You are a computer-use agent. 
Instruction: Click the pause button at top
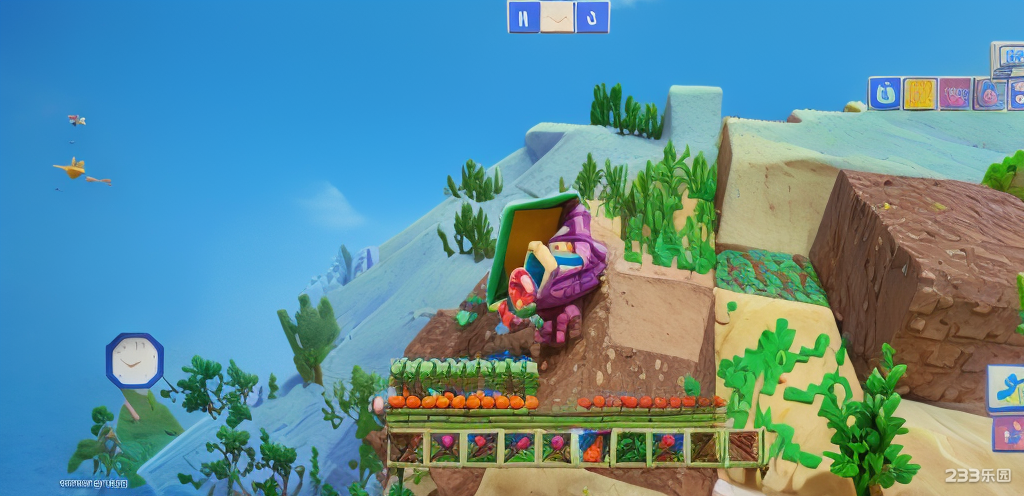click(523, 17)
